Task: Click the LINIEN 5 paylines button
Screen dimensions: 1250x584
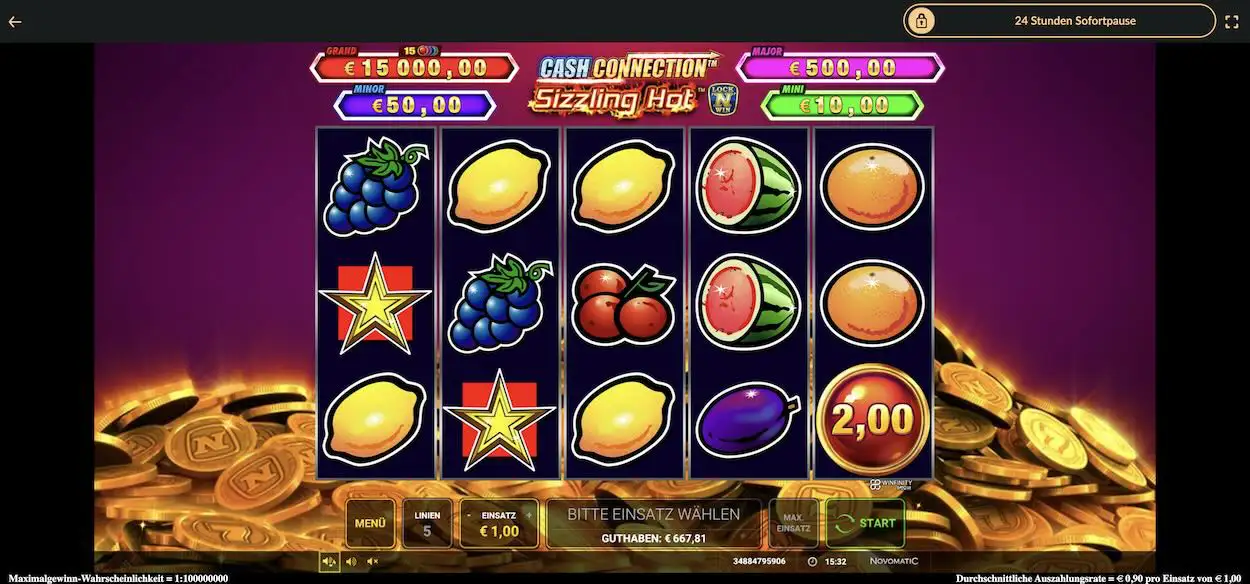Action: [x=427, y=523]
